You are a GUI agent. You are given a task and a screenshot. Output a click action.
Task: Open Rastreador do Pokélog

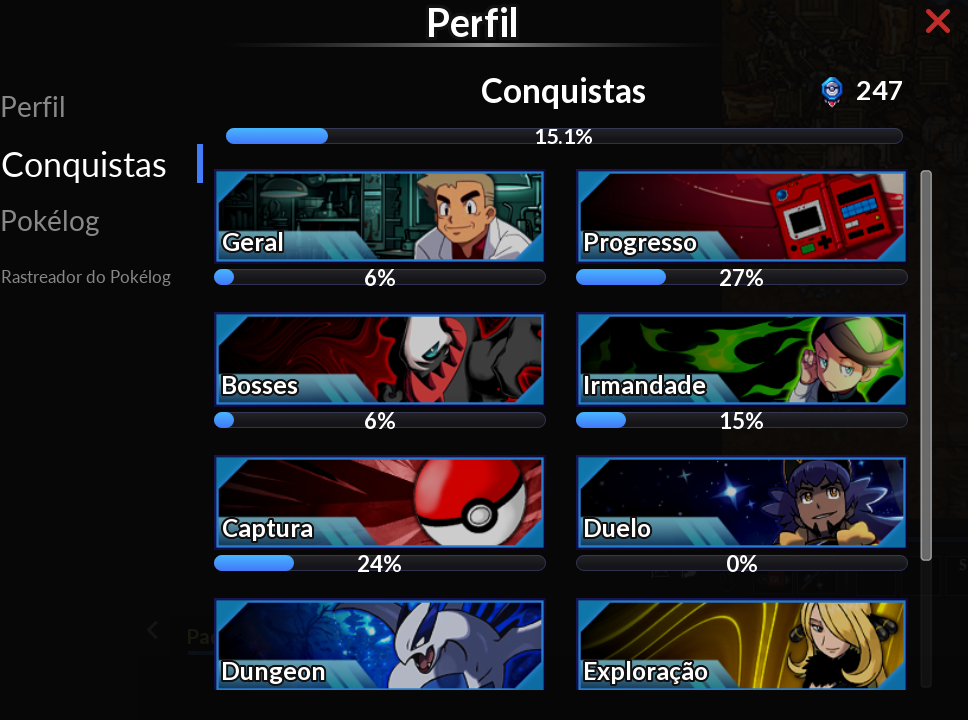(86, 277)
